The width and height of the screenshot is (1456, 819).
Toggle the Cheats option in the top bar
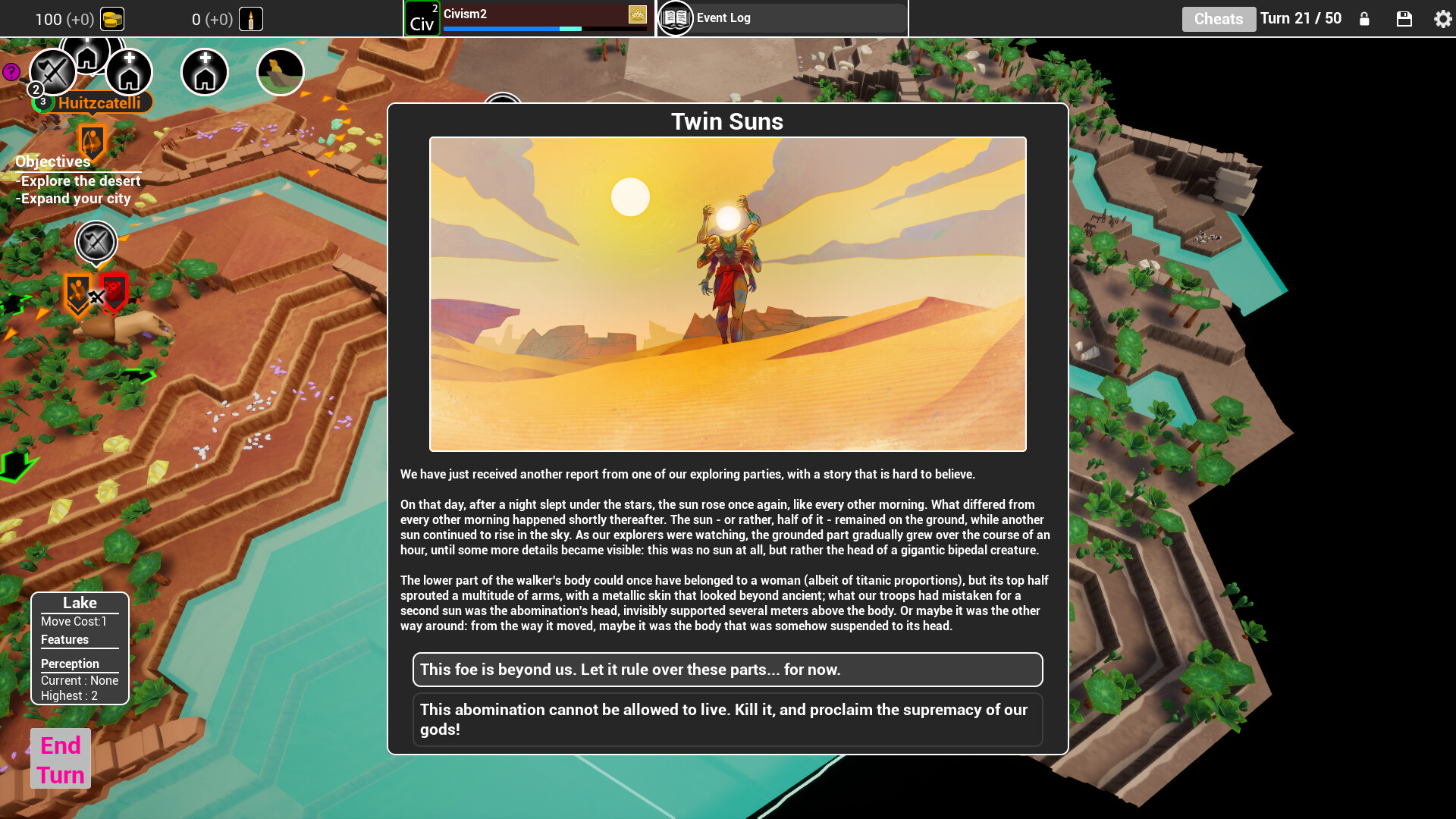point(1219,19)
